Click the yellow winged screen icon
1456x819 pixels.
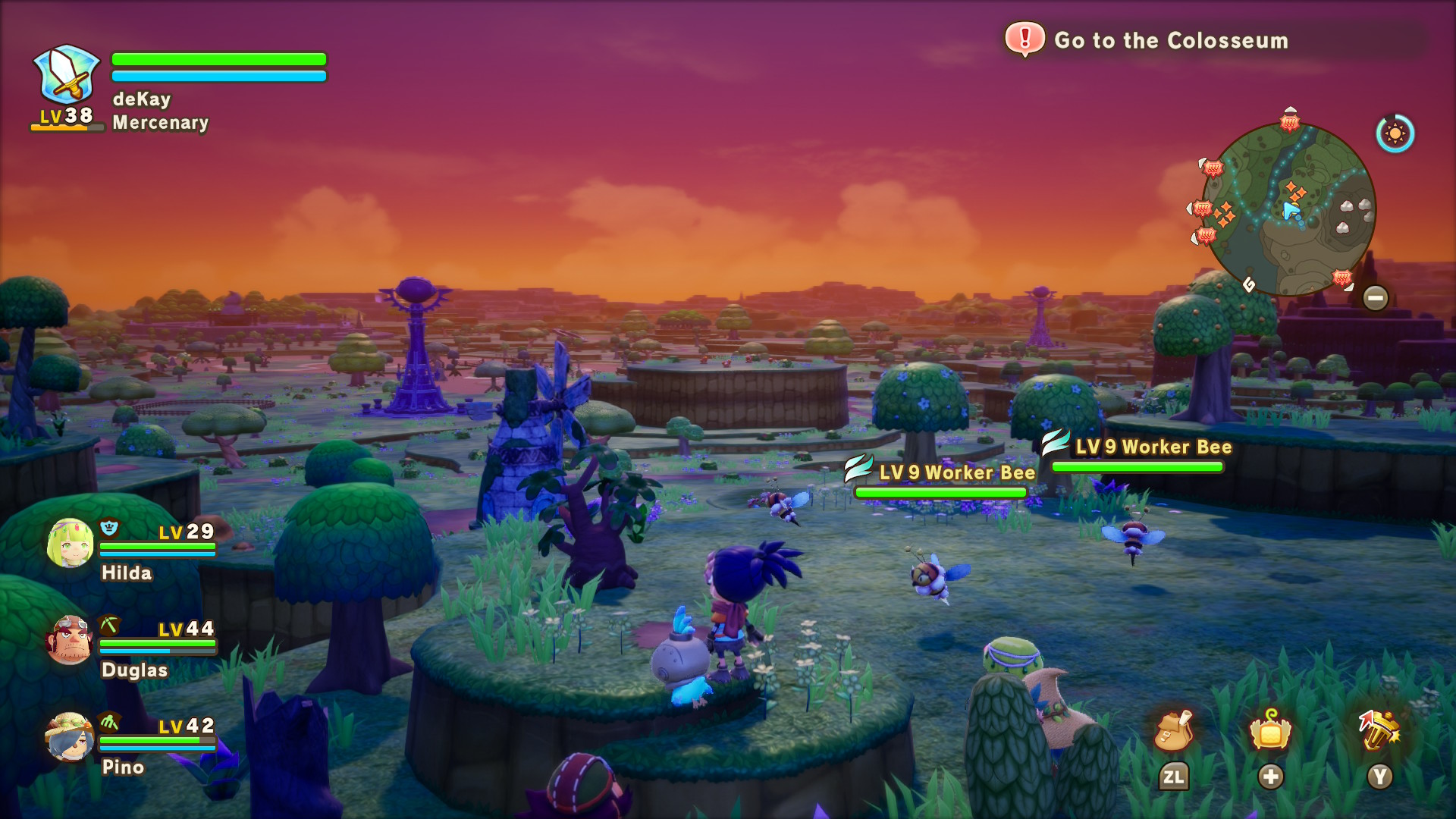point(1270,731)
